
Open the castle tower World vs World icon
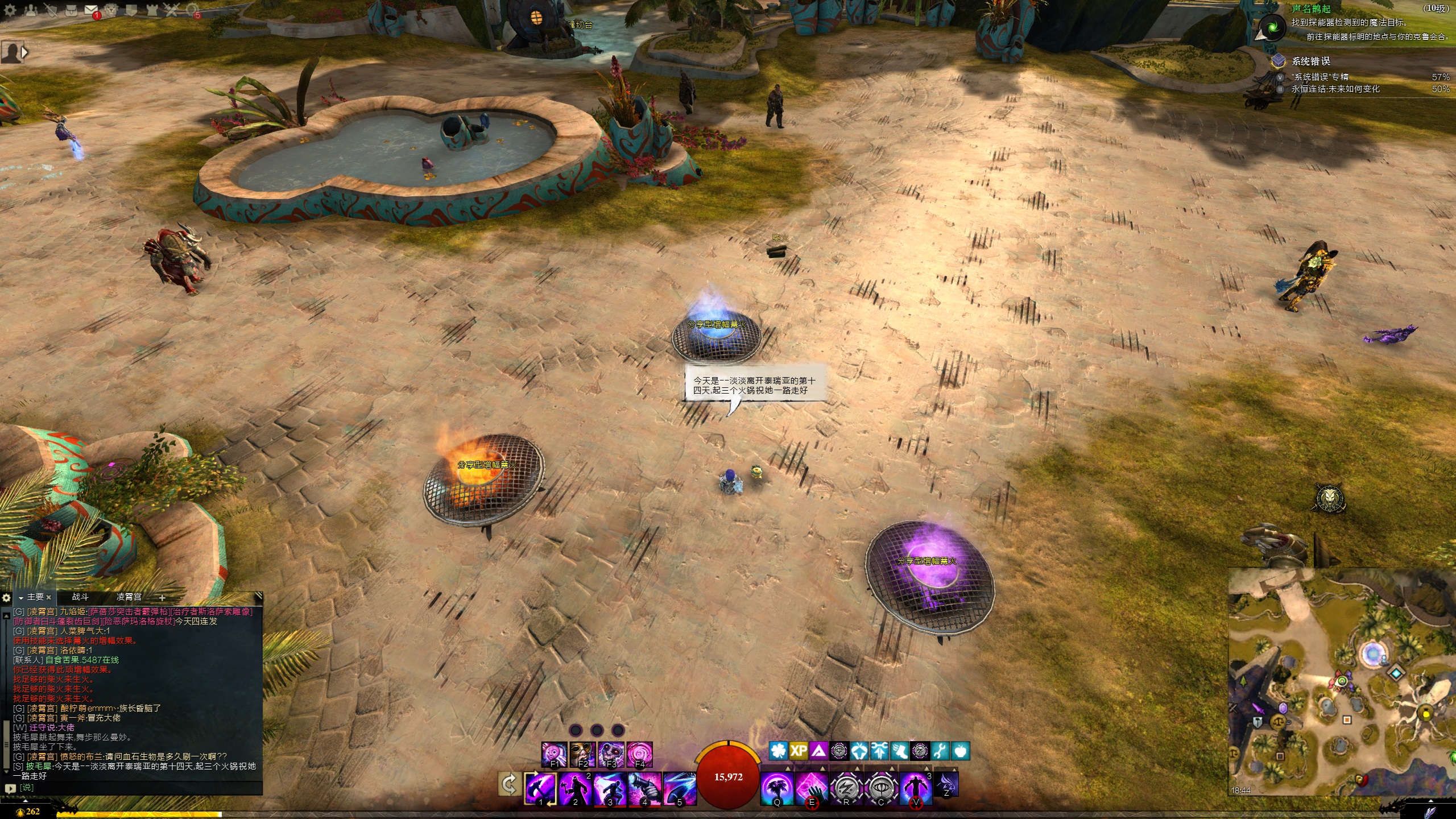click(x=152, y=10)
